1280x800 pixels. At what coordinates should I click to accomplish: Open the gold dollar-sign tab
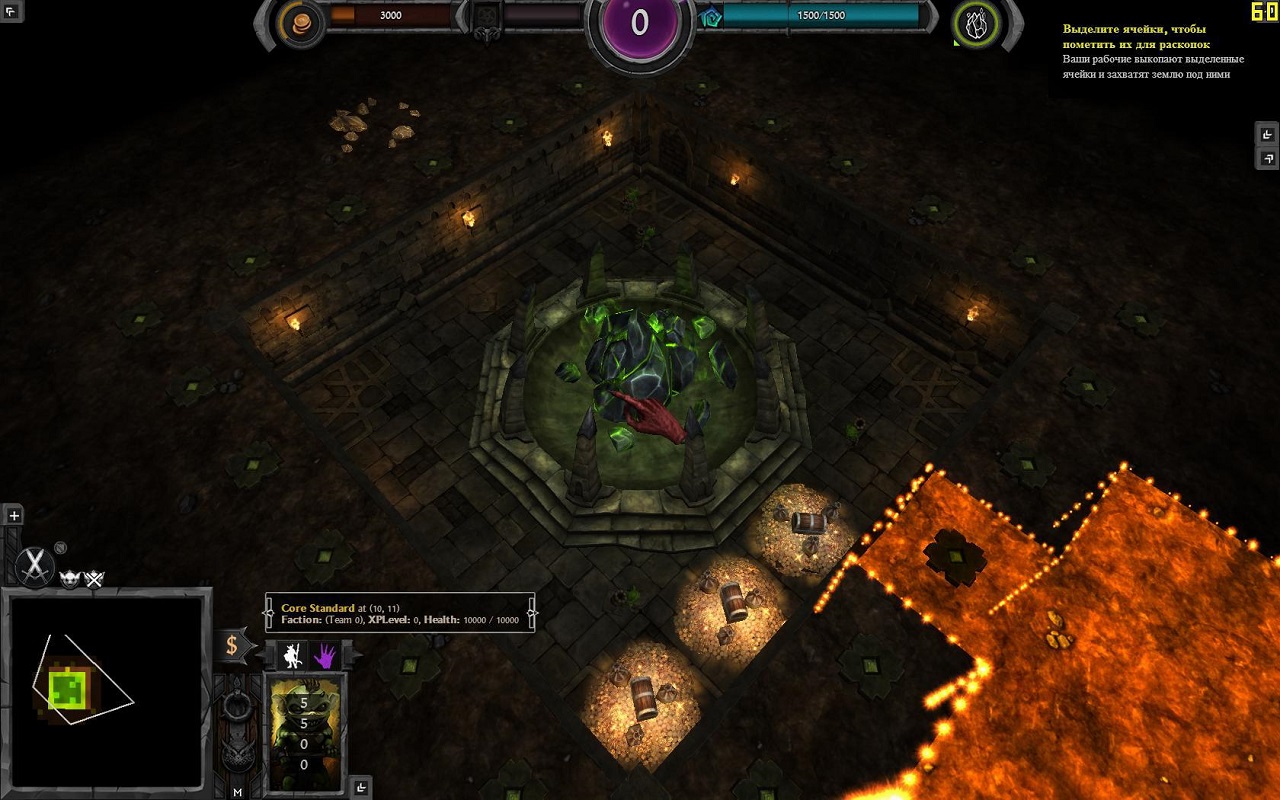[x=232, y=645]
